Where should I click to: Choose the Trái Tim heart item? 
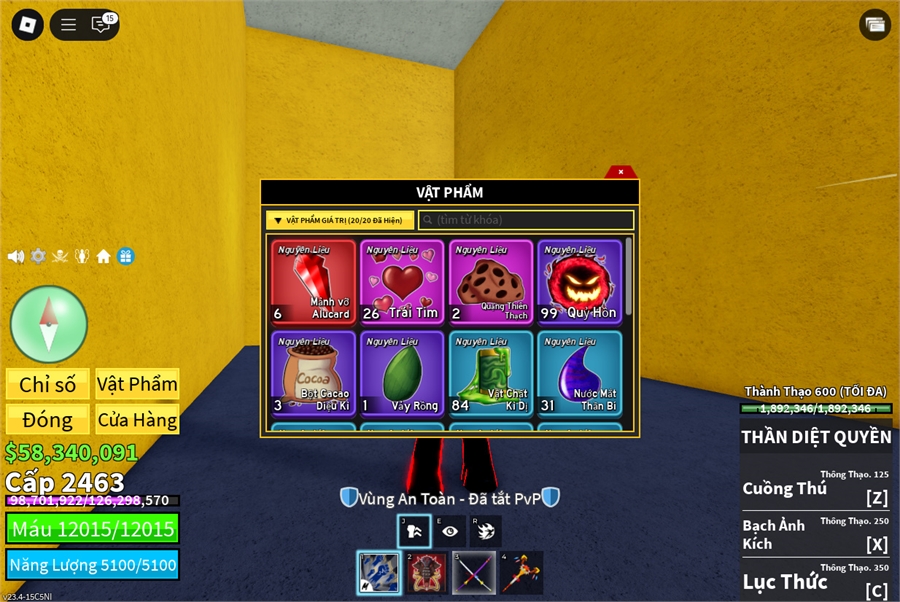pos(401,282)
